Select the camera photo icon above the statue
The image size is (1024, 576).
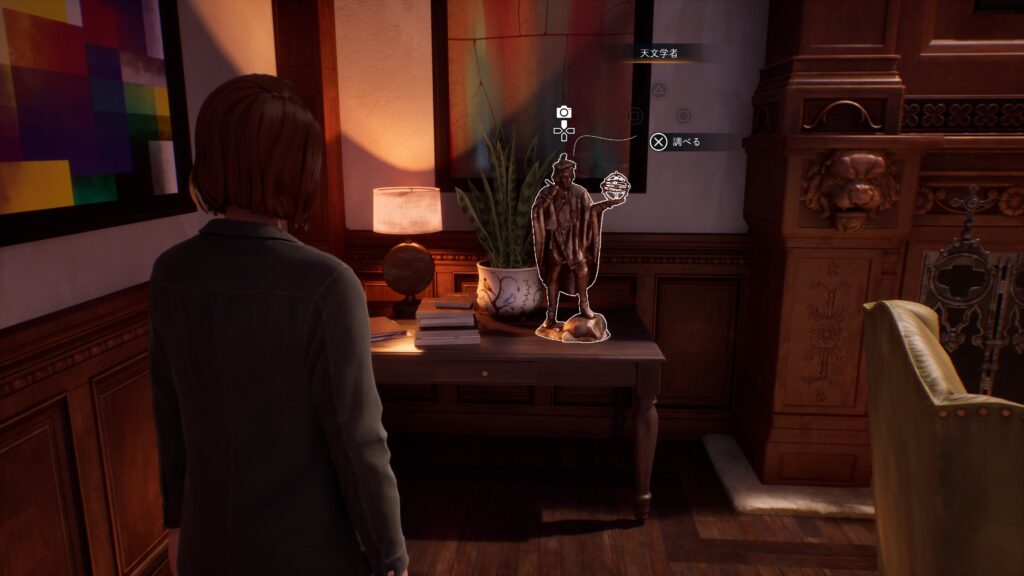point(564,113)
